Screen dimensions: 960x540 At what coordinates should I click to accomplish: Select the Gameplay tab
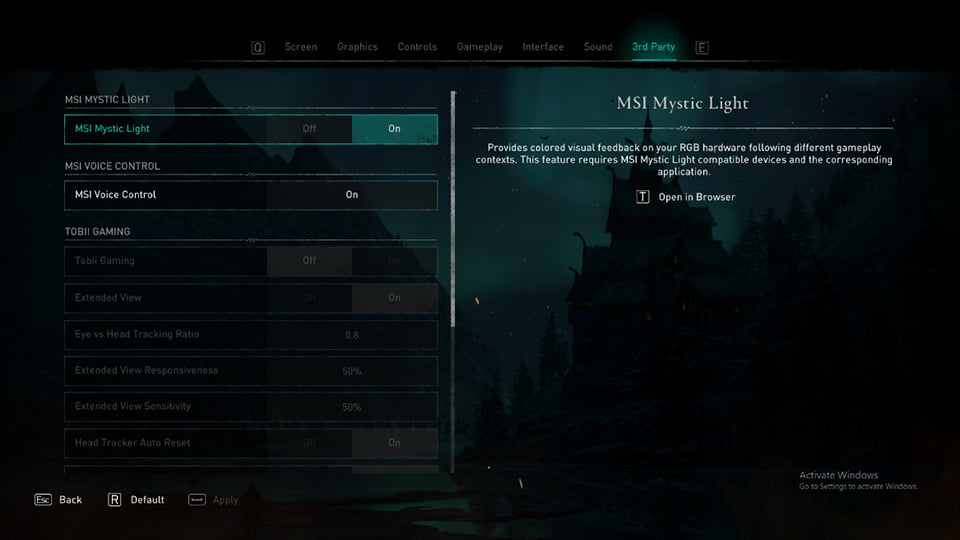tap(480, 47)
